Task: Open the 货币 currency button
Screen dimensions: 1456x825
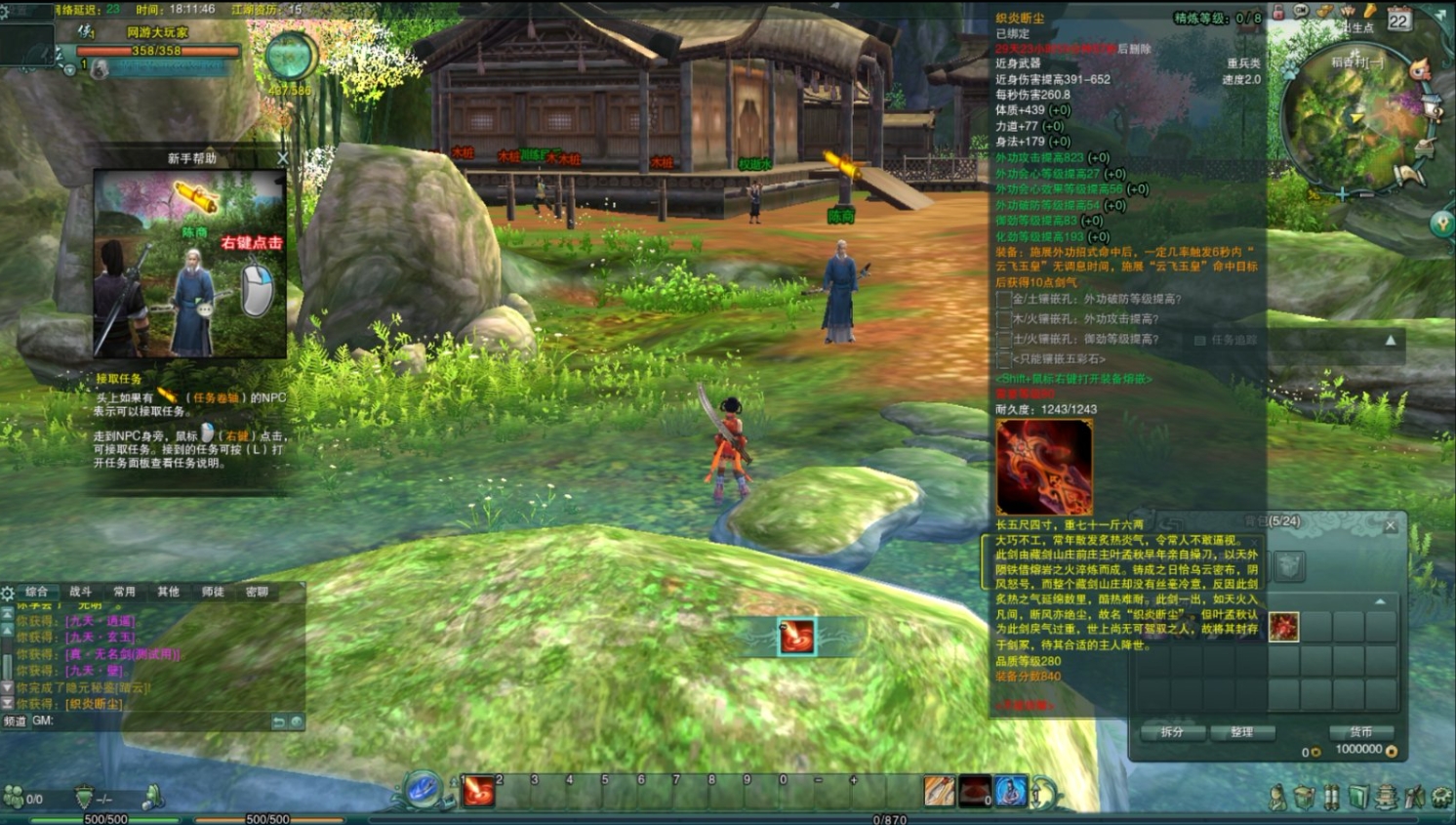Action: point(1360,732)
